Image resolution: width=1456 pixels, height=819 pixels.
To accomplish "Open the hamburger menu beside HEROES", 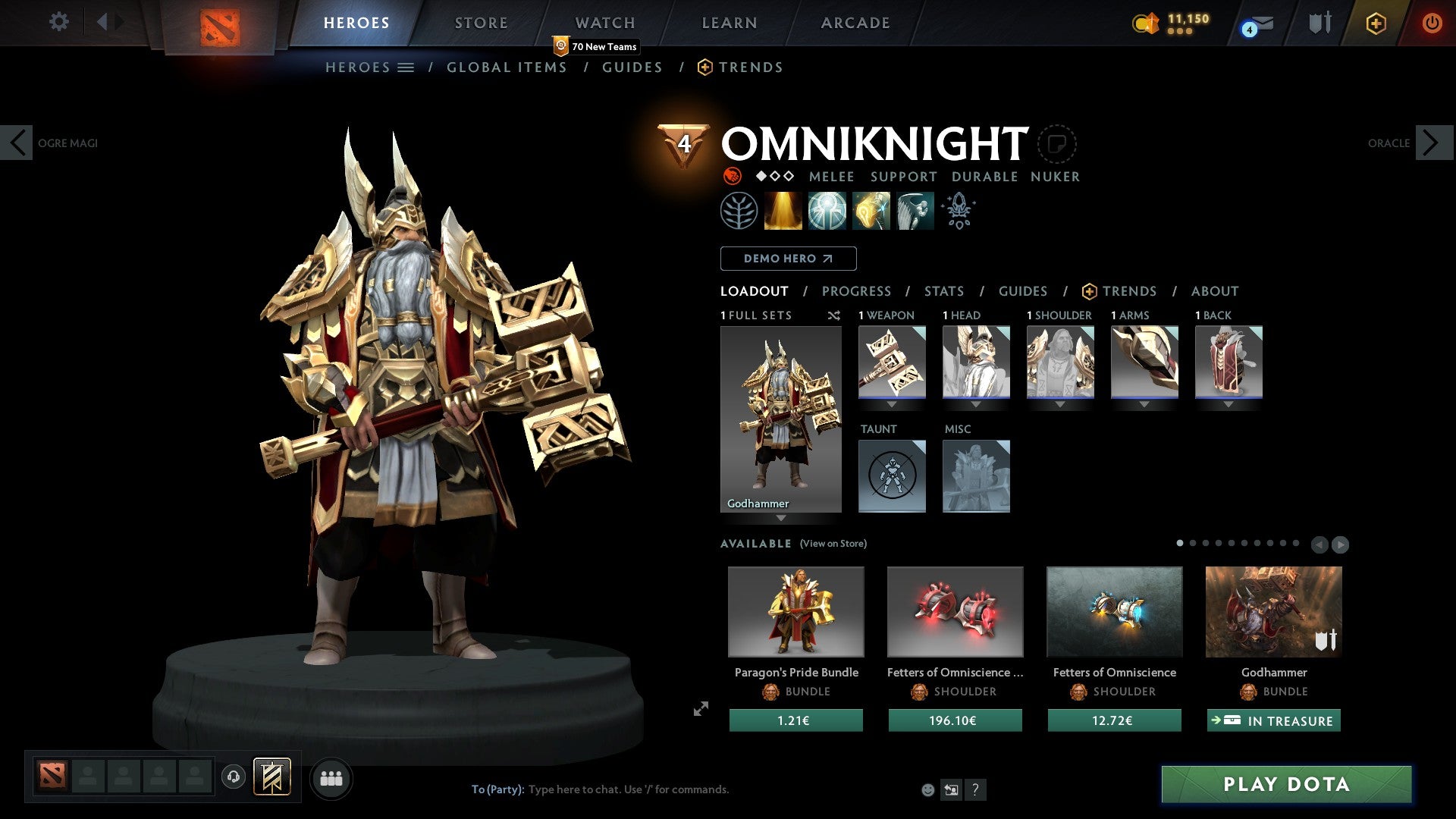I will (x=406, y=67).
